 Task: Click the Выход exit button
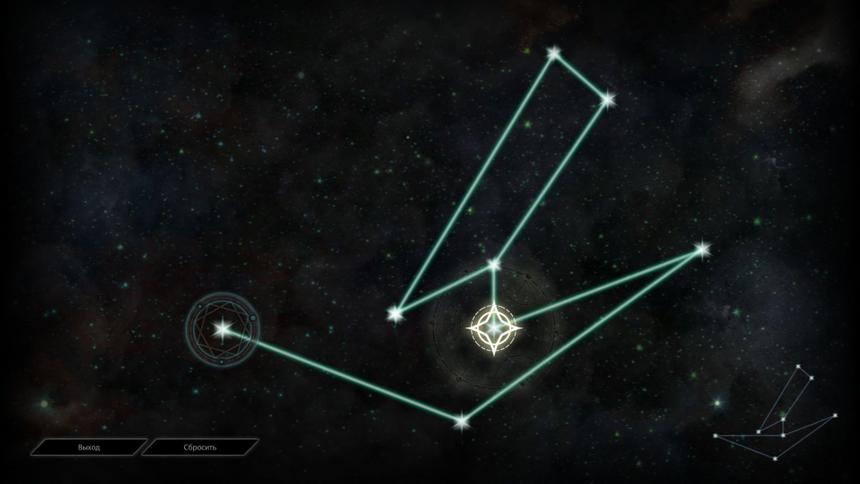[x=89, y=447]
